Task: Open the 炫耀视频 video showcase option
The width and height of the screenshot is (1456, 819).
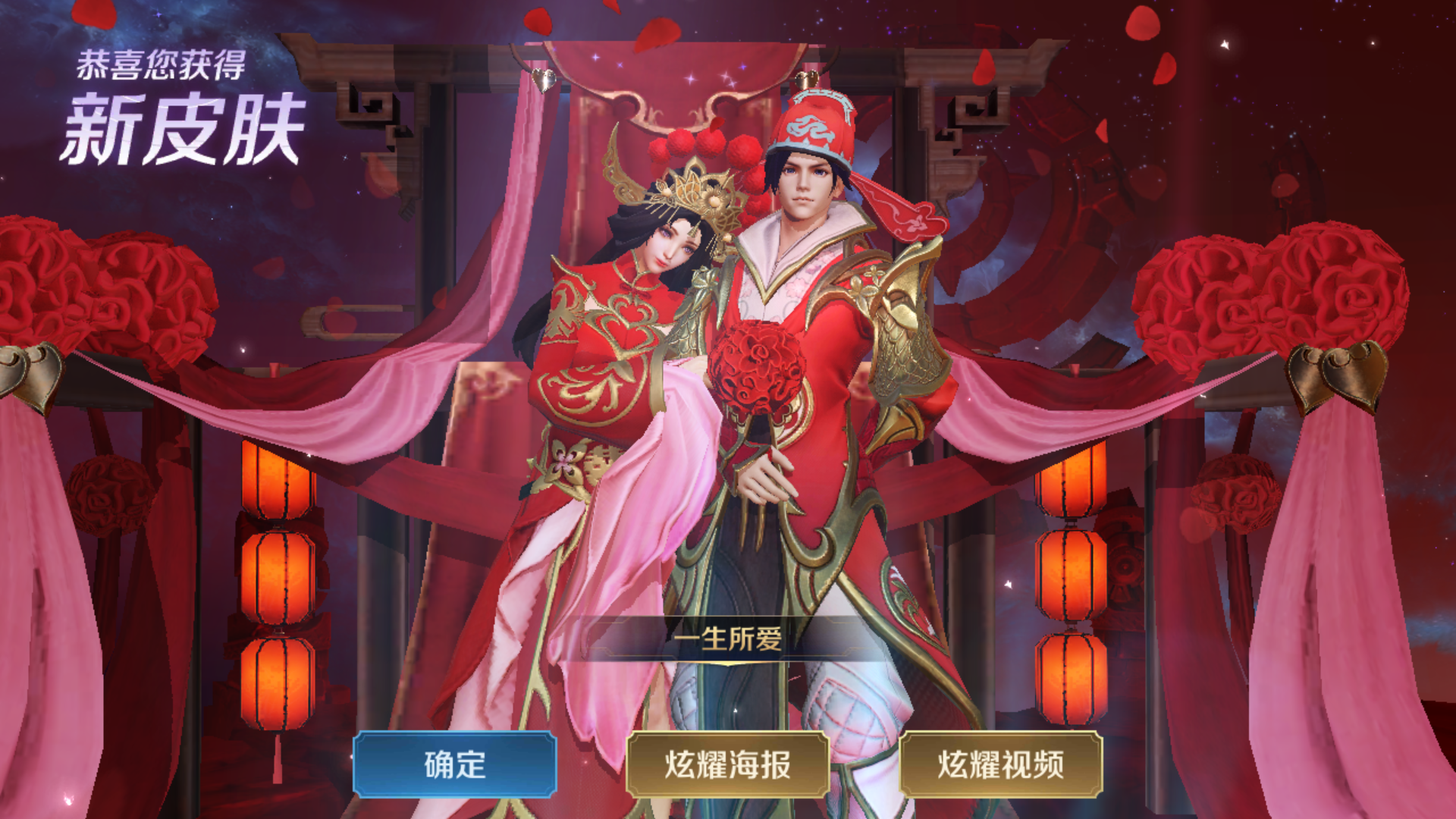Action: (x=1001, y=769)
